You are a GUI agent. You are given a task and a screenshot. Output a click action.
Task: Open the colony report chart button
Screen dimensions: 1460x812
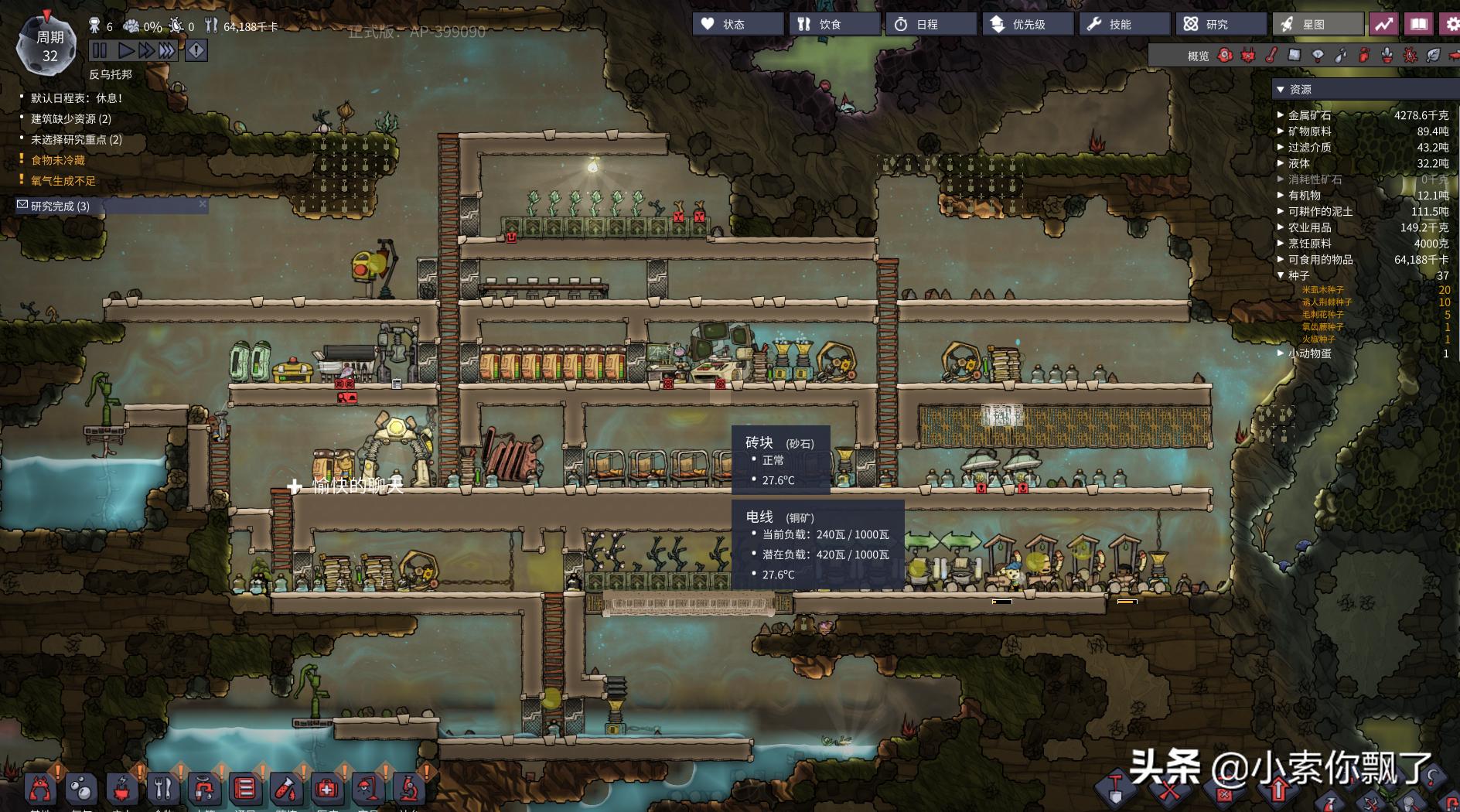[x=1383, y=24]
